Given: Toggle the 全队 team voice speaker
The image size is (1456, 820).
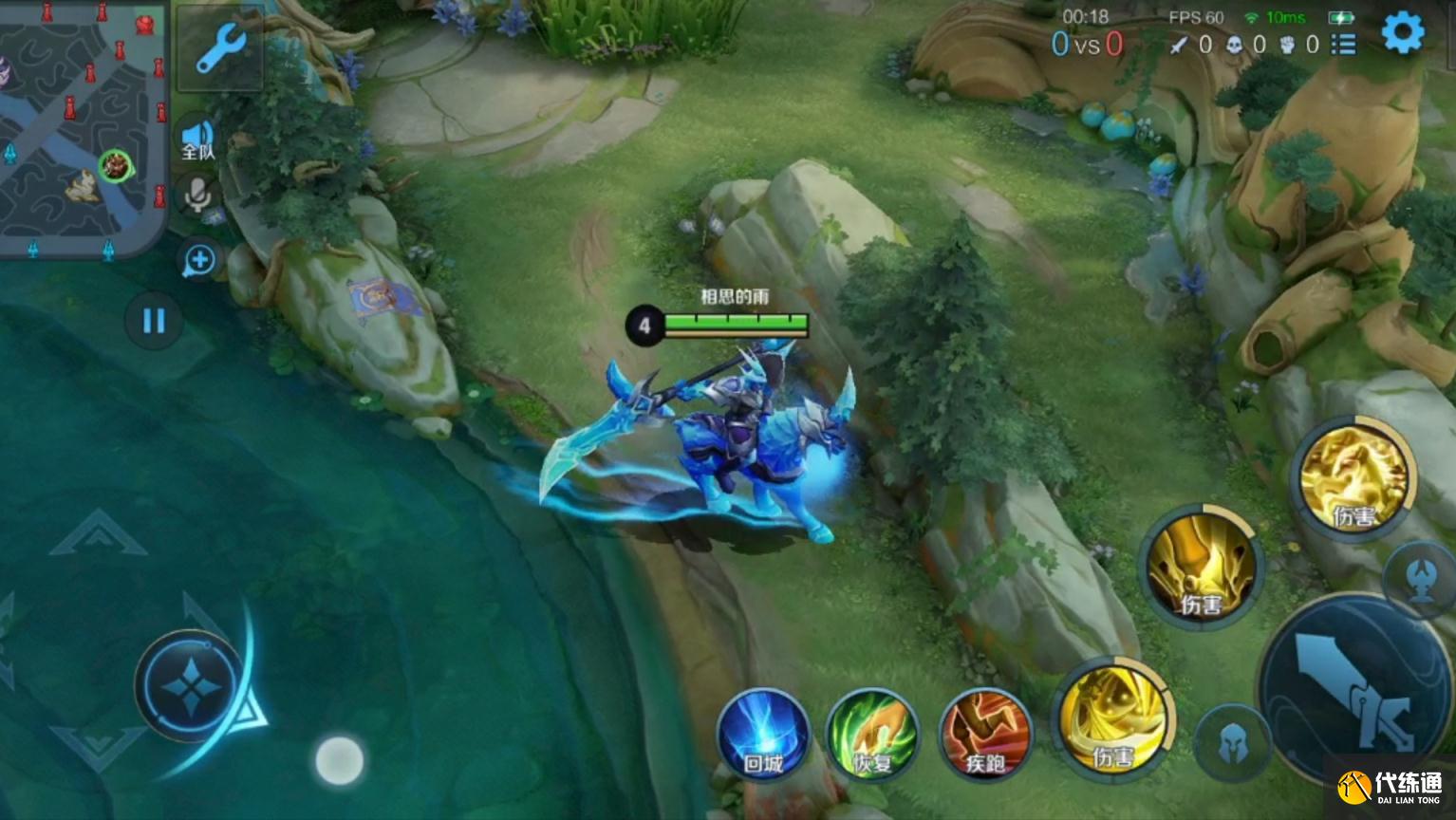Looking at the screenshot, I should coord(197,140).
